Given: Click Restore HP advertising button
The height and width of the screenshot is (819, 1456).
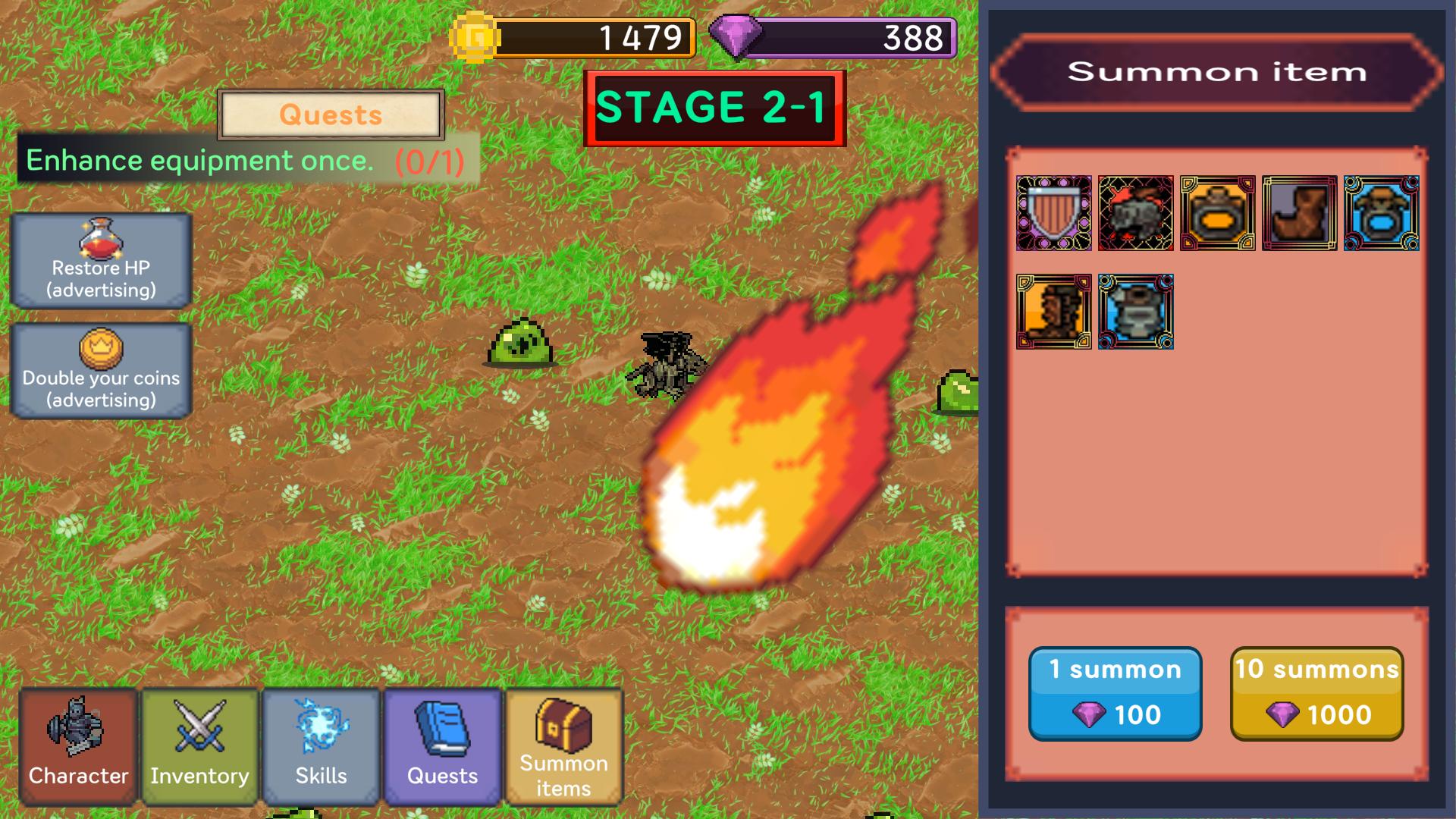Looking at the screenshot, I should point(102,262).
